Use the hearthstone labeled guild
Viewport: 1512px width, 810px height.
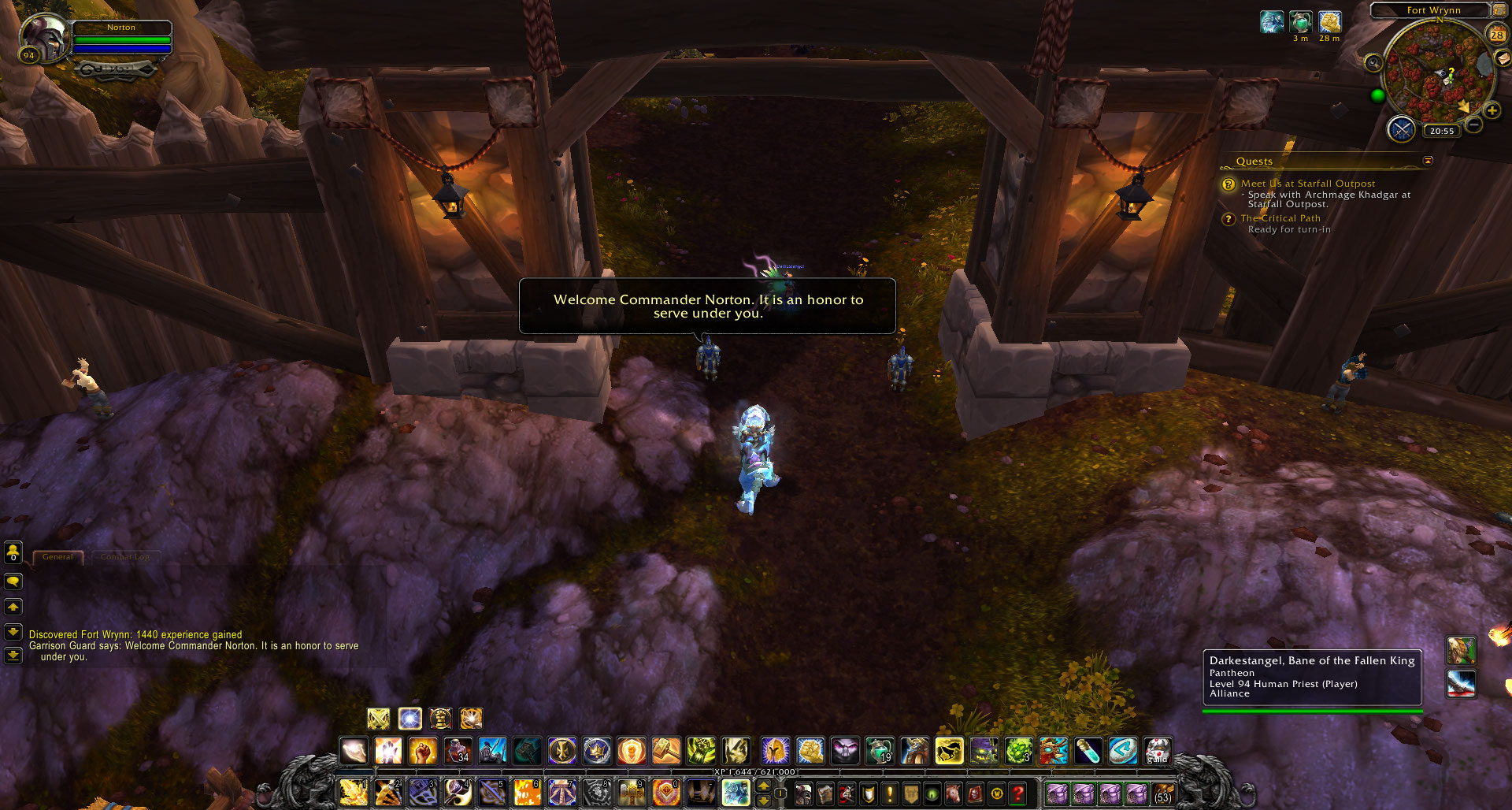pos(1158,751)
